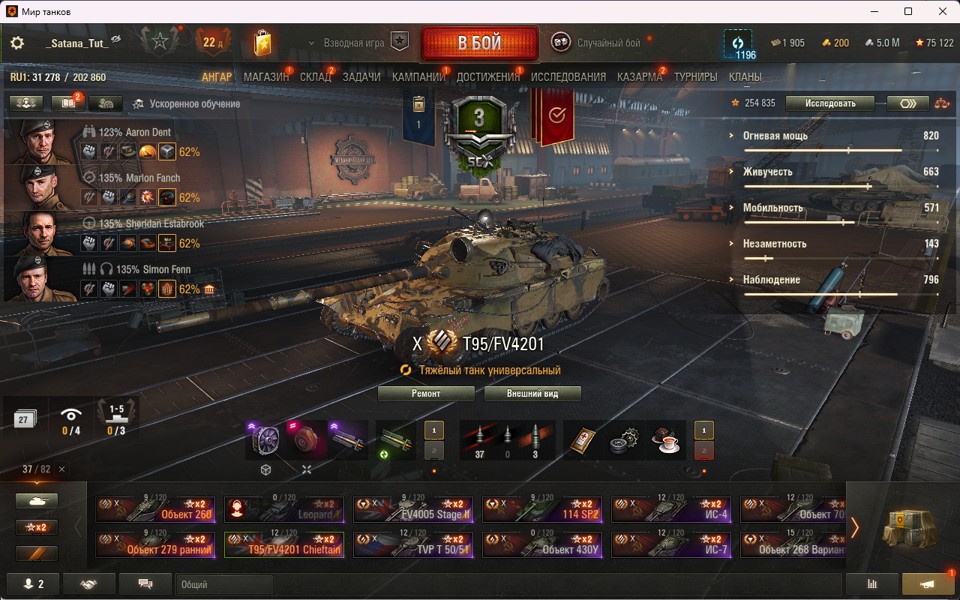The image size is (960, 600).
Task: Select the Объект 260 tank
Action: [155, 509]
